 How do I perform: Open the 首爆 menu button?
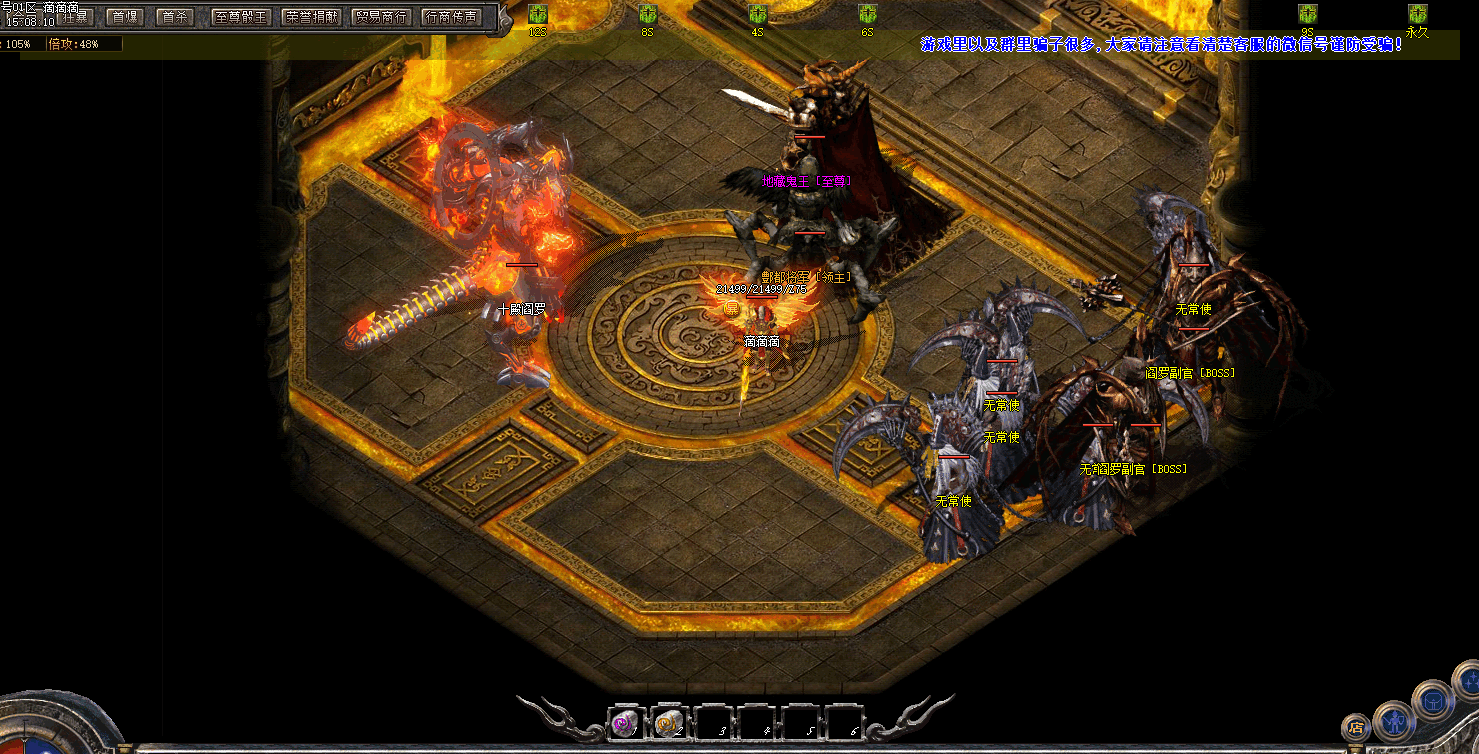click(124, 17)
